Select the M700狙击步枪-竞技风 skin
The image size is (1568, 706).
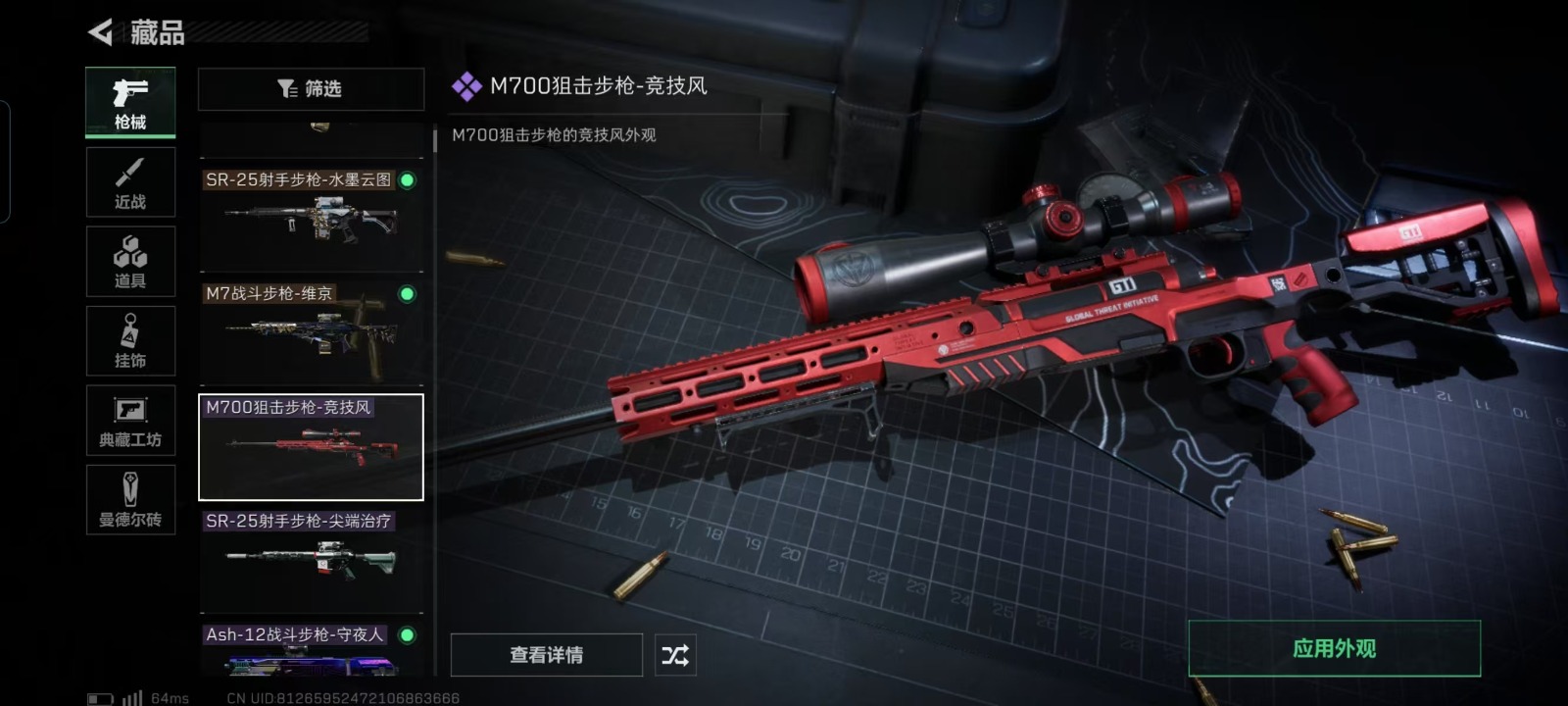click(311, 447)
